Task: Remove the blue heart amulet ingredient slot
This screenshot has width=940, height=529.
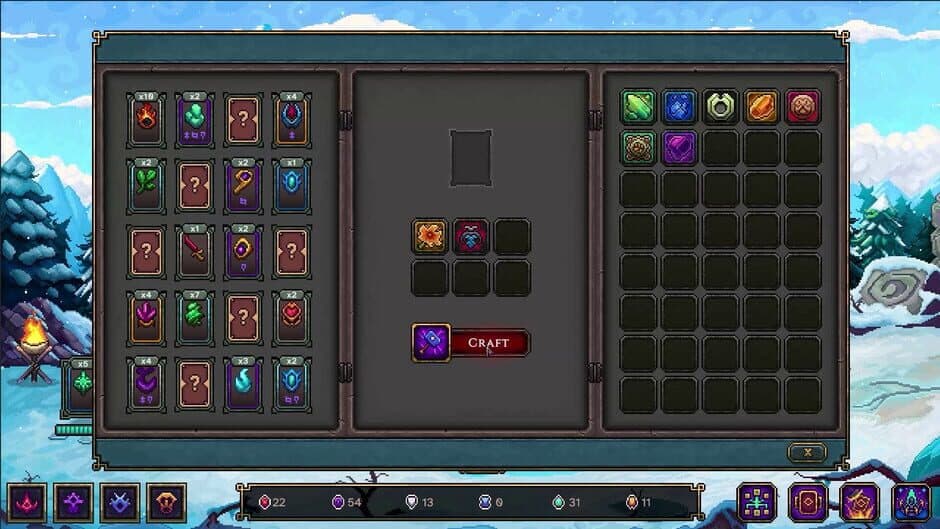Action: [x=471, y=237]
